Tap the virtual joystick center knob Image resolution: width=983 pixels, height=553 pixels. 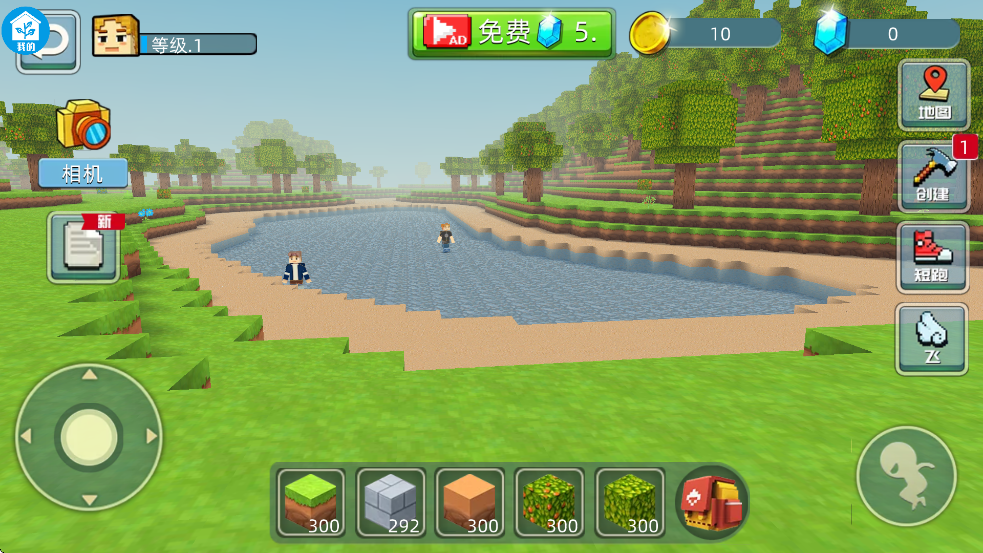90,436
